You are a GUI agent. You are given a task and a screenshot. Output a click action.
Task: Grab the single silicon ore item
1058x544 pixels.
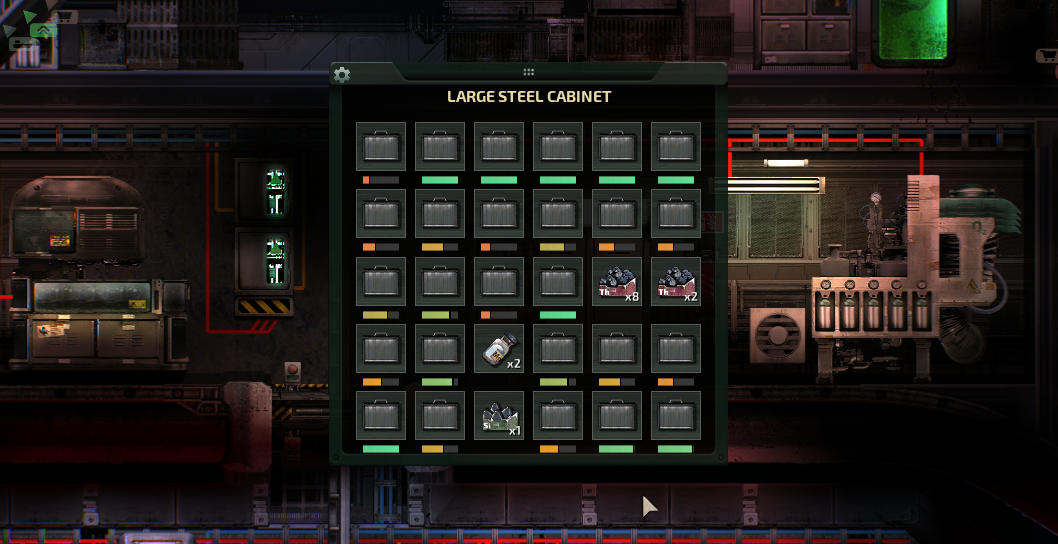pyautogui.click(x=499, y=415)
